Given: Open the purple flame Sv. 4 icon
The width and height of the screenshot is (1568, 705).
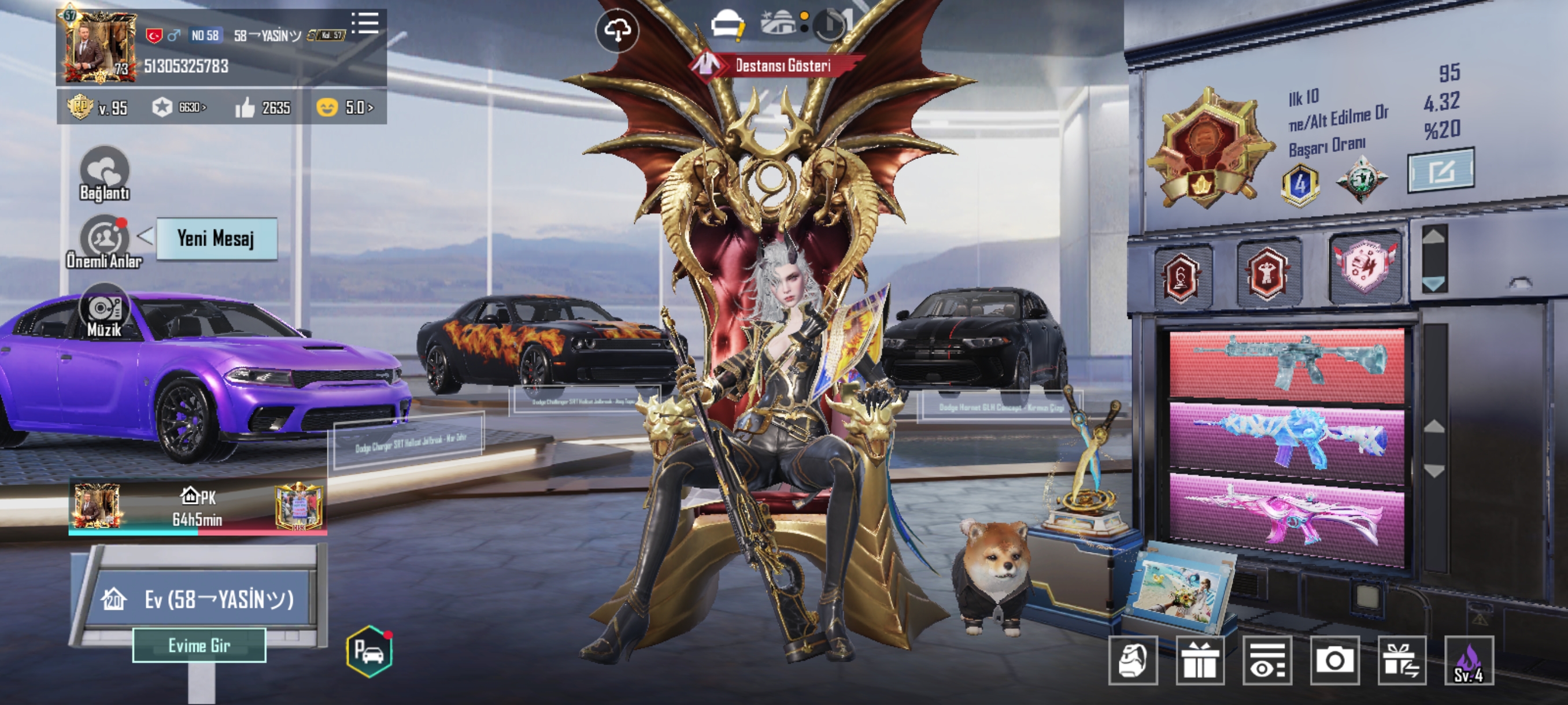Looking at the screenshot, I should coord(1469,660).
